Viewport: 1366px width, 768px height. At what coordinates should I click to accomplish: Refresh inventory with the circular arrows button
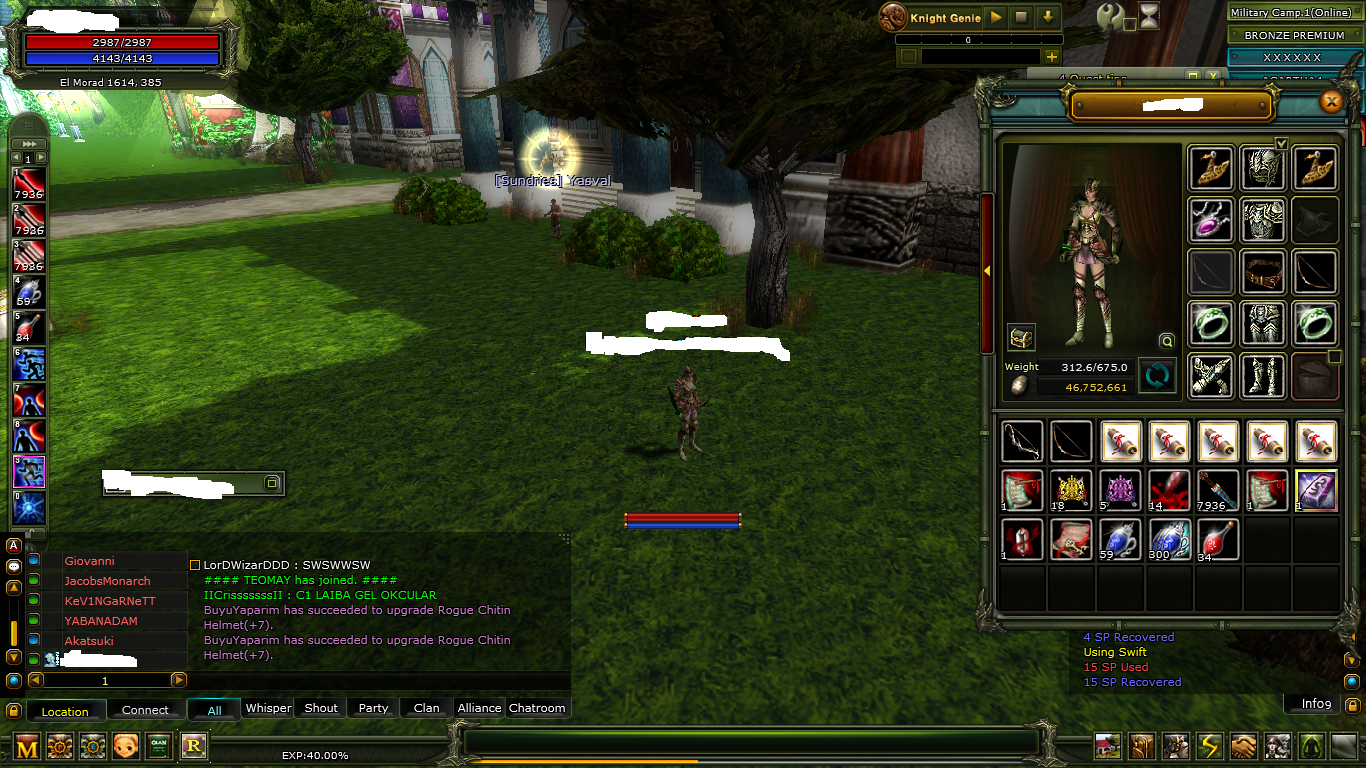pyautogui.click(x=1157, y=376)
